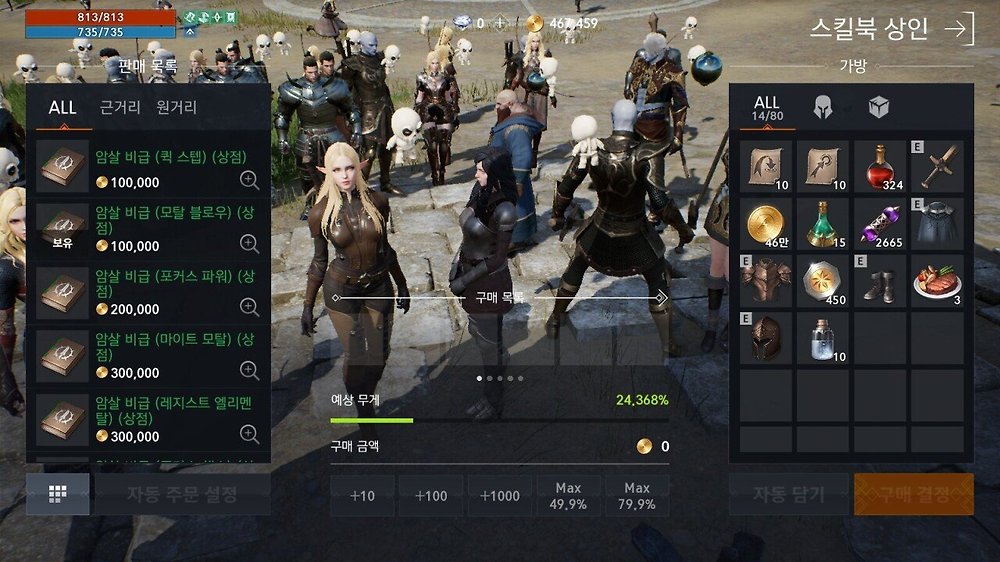The height and width of the screenshot is (562, 1000).
Task: Add +10 to purchase quantity
Action: point(362,496)
